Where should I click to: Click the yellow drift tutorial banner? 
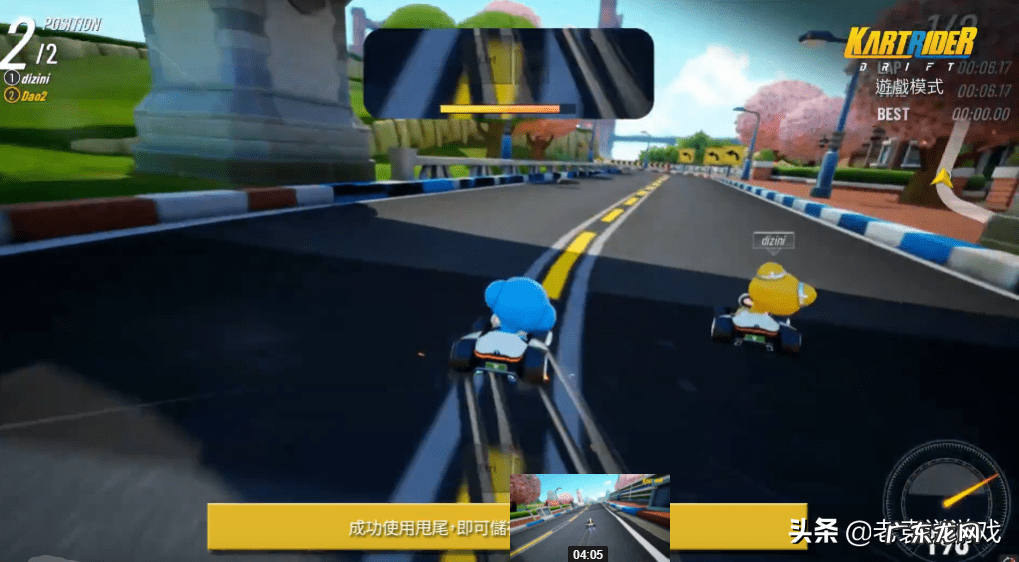pos(358,526)
